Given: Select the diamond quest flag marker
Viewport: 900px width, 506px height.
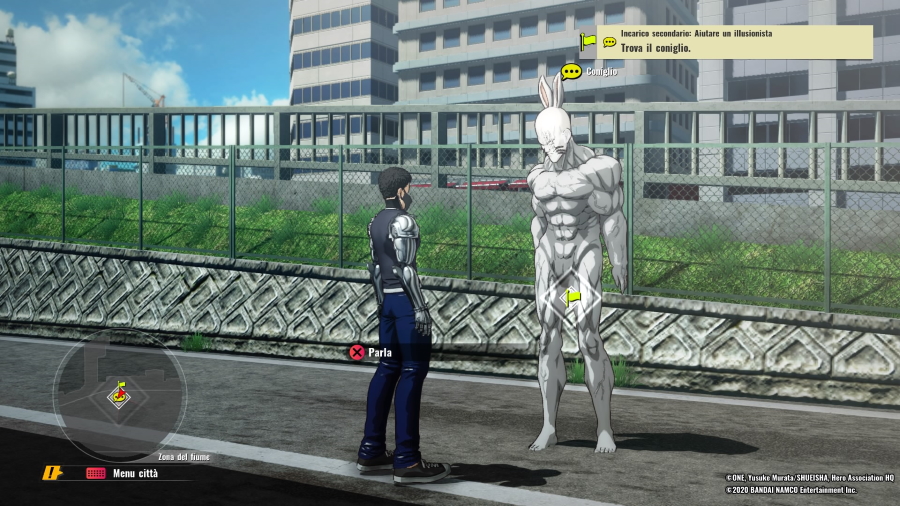Looking at the screenshot, I should pos(572,296).
